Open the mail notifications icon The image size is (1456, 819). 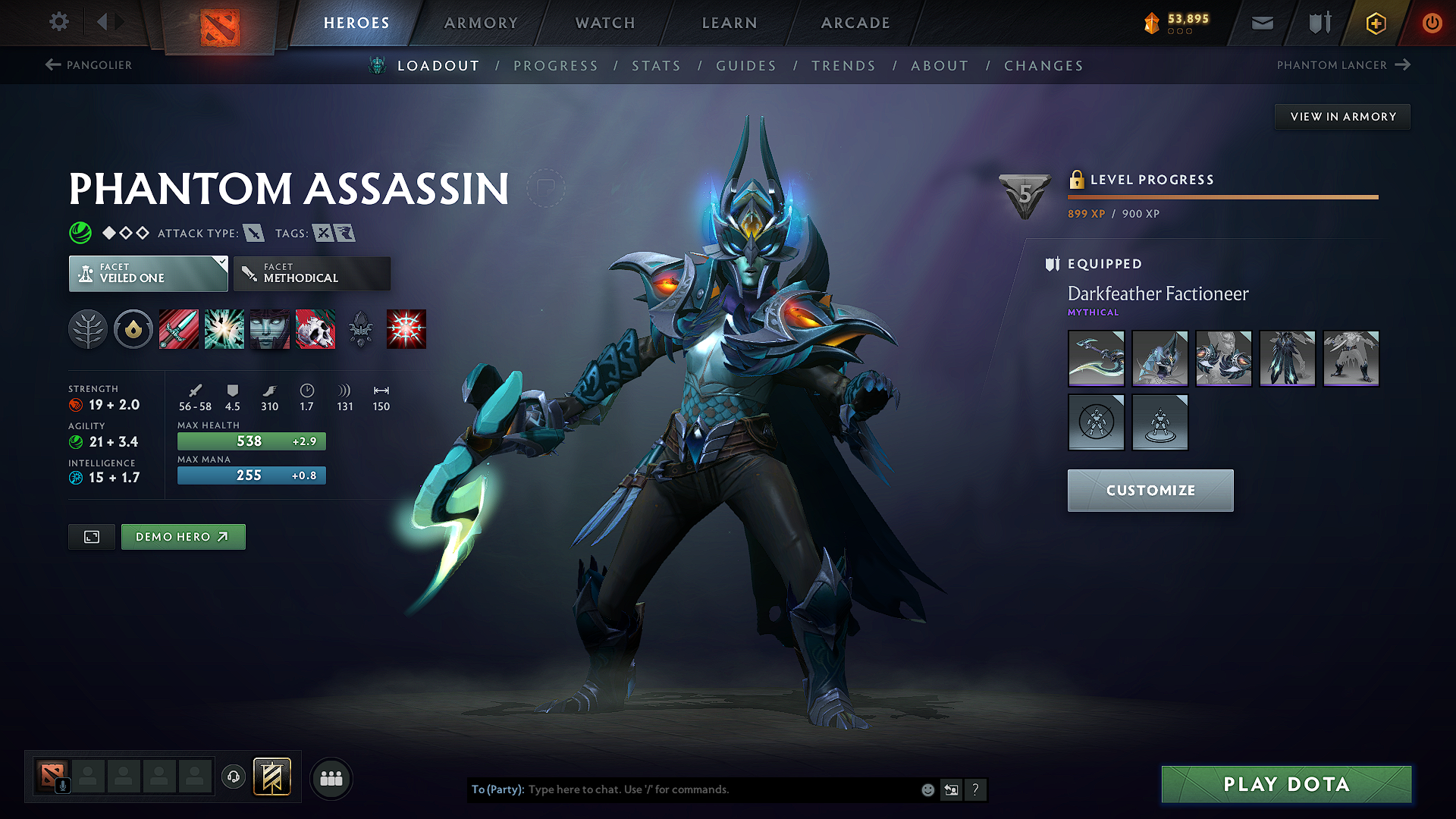point(1261,23)
